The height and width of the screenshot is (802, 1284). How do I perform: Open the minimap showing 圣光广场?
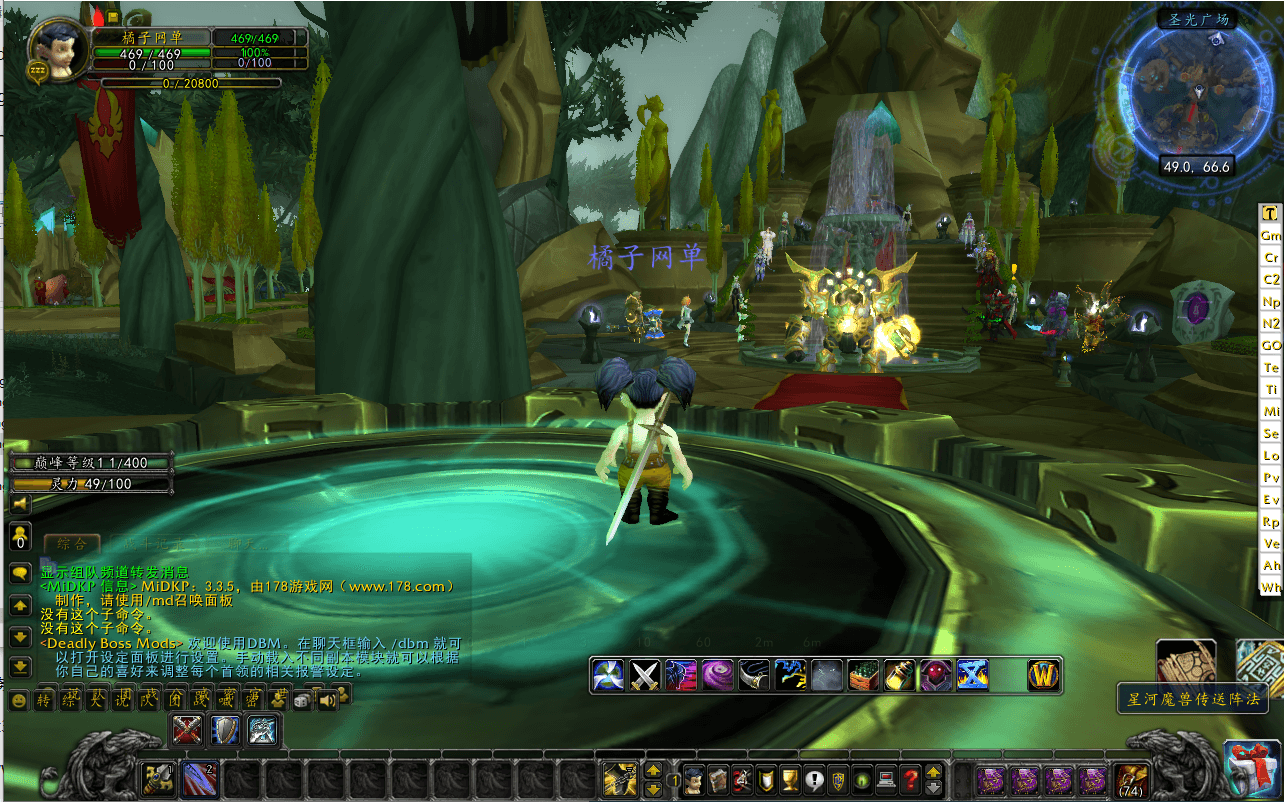1196,95
